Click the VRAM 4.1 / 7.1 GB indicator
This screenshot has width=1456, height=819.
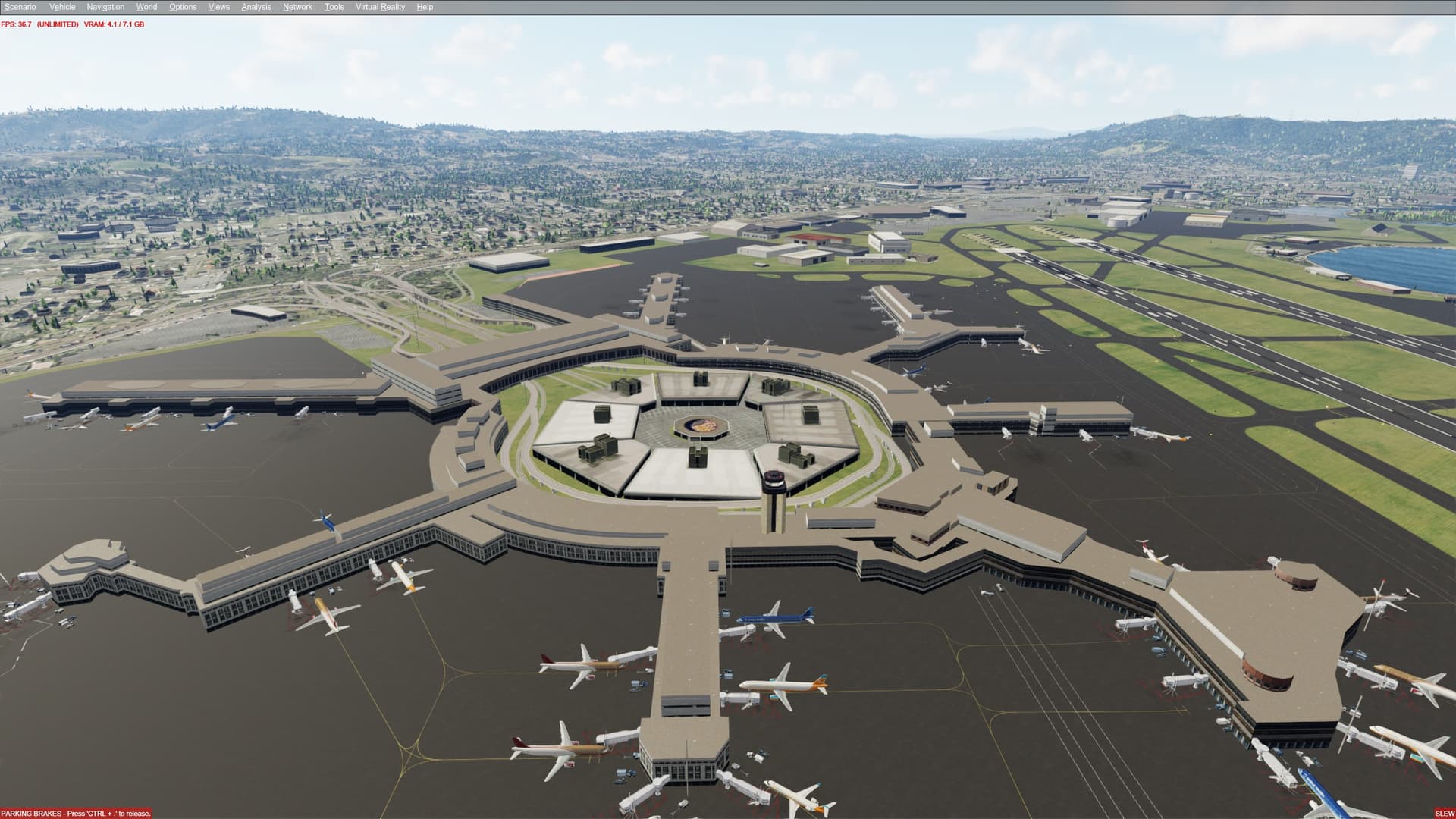pos(112,24)
